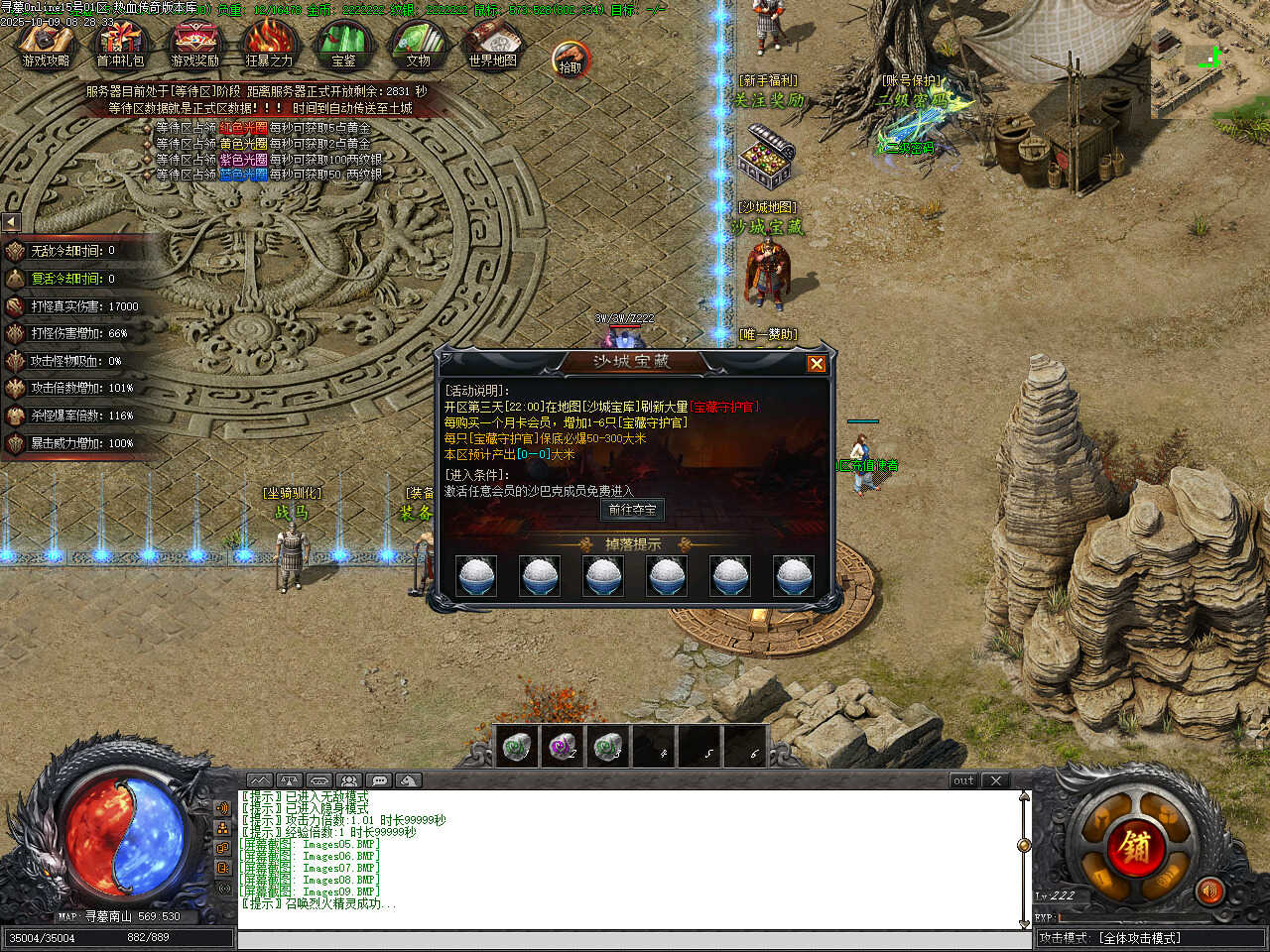The image size is (1270, 952).
Task: Click the 前往夺宝 button
Action: pos(632,510)
